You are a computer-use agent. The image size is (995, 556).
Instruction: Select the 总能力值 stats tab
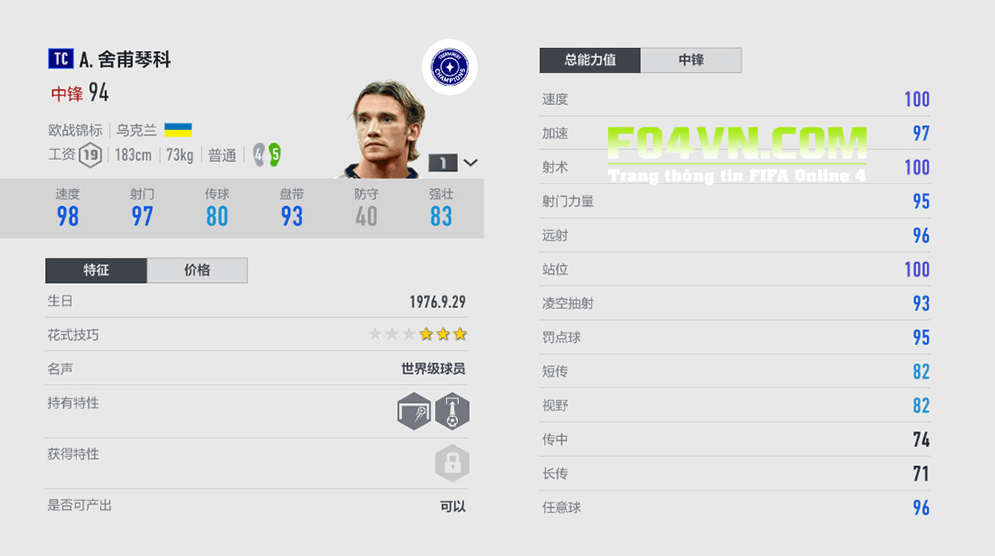tap(590, 60)
